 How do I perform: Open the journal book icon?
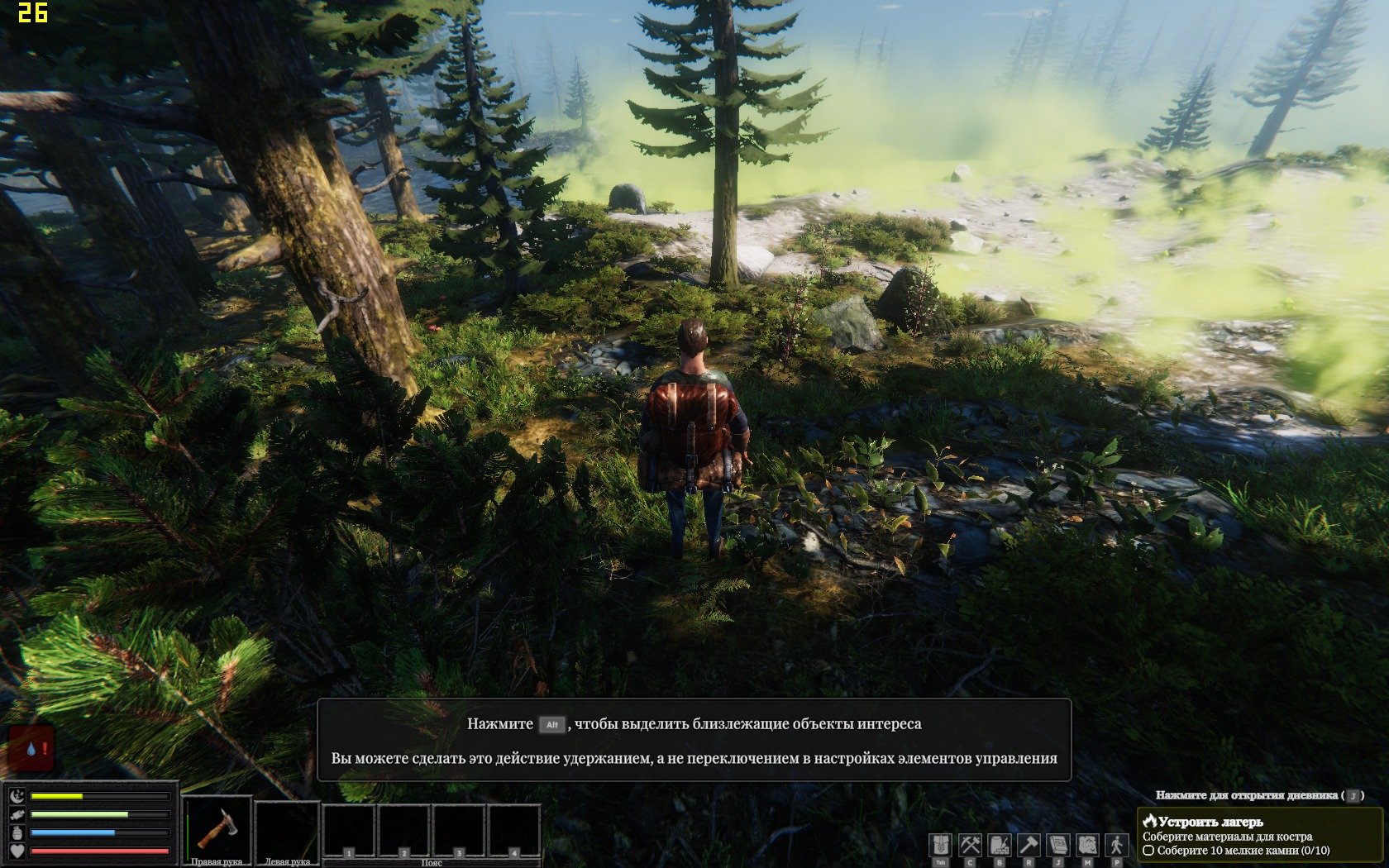coord(1058,845)
